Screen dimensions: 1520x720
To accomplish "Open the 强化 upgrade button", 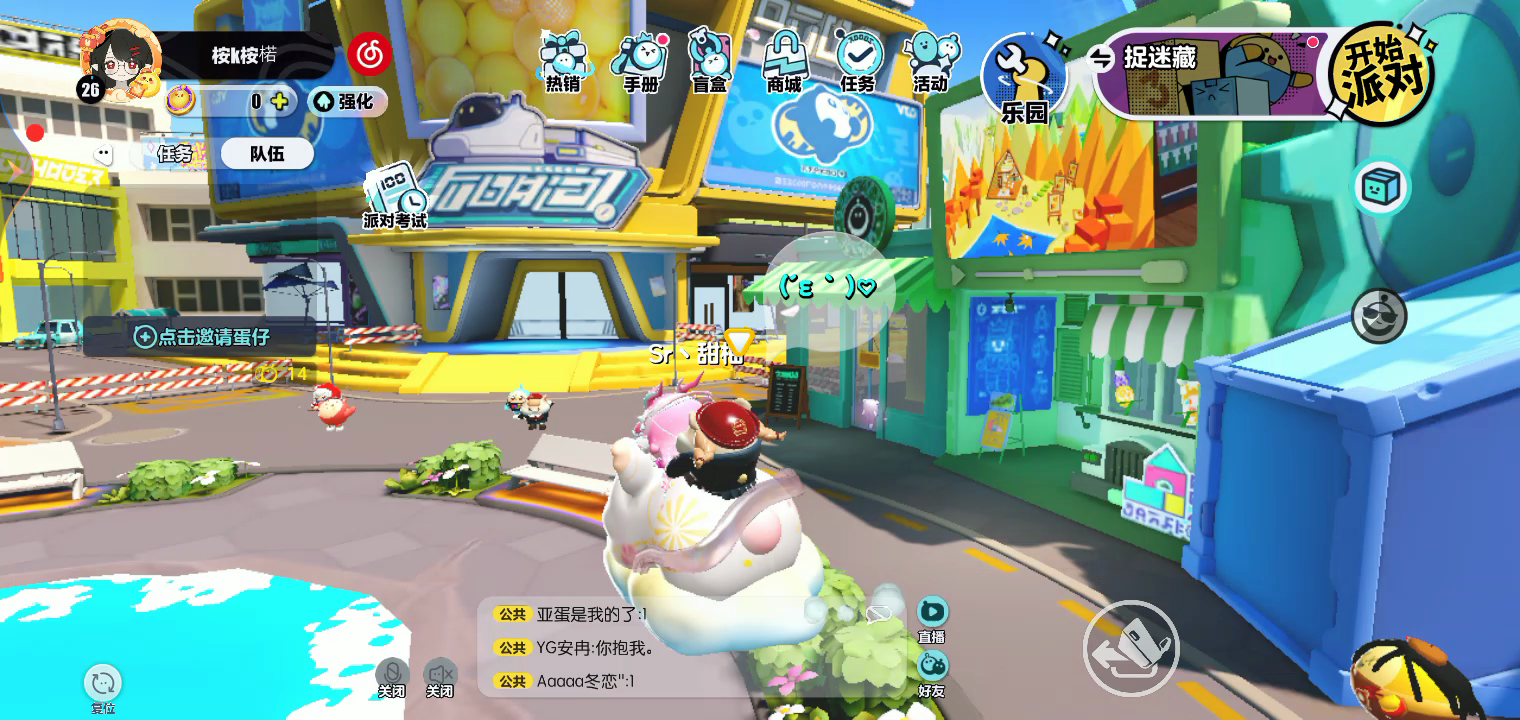I will click(x=347, y=101).
